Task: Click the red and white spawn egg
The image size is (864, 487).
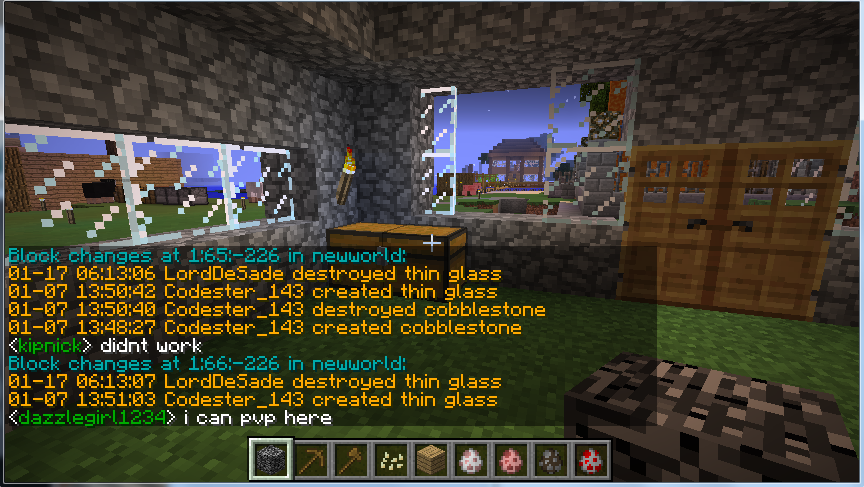Action: (591, 460)
